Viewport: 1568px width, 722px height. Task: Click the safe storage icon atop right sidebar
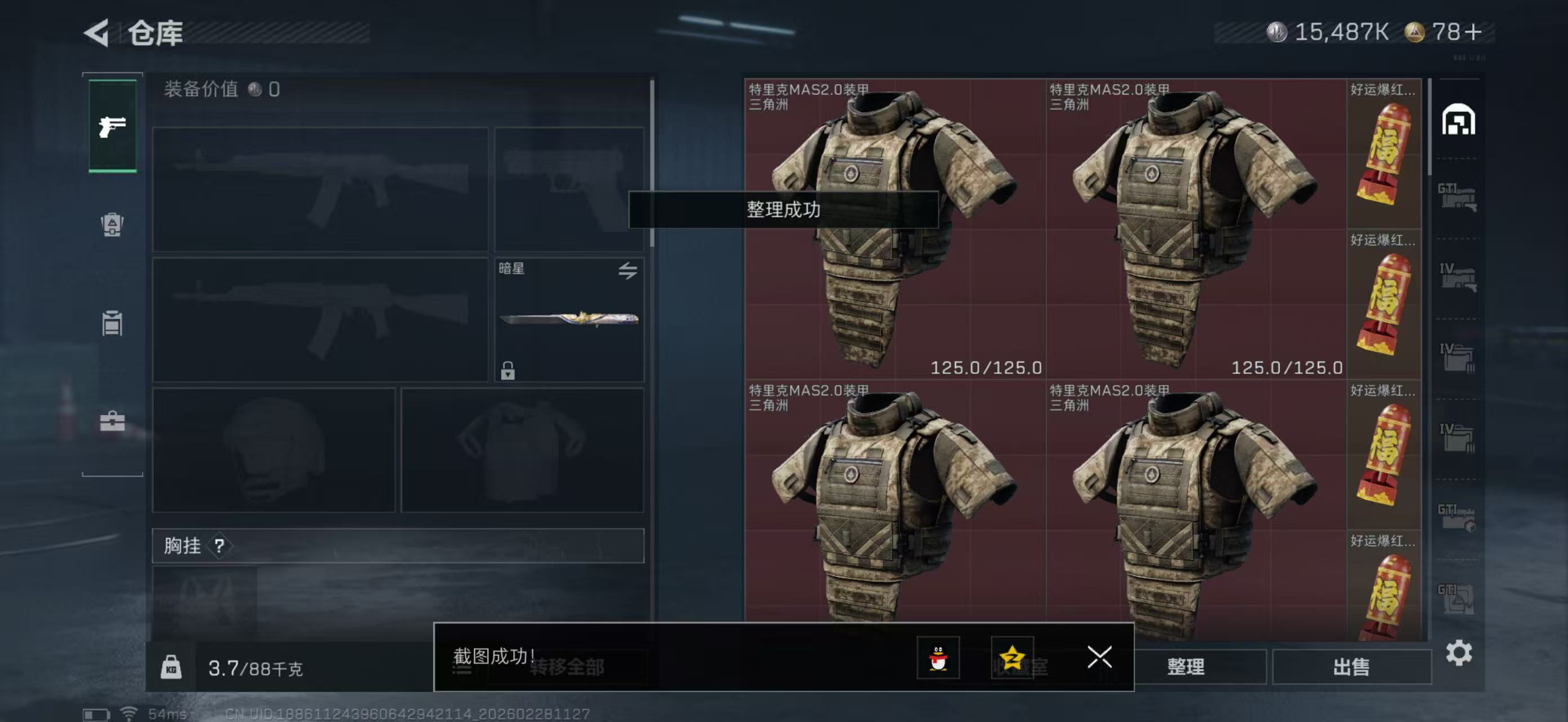1458,120
